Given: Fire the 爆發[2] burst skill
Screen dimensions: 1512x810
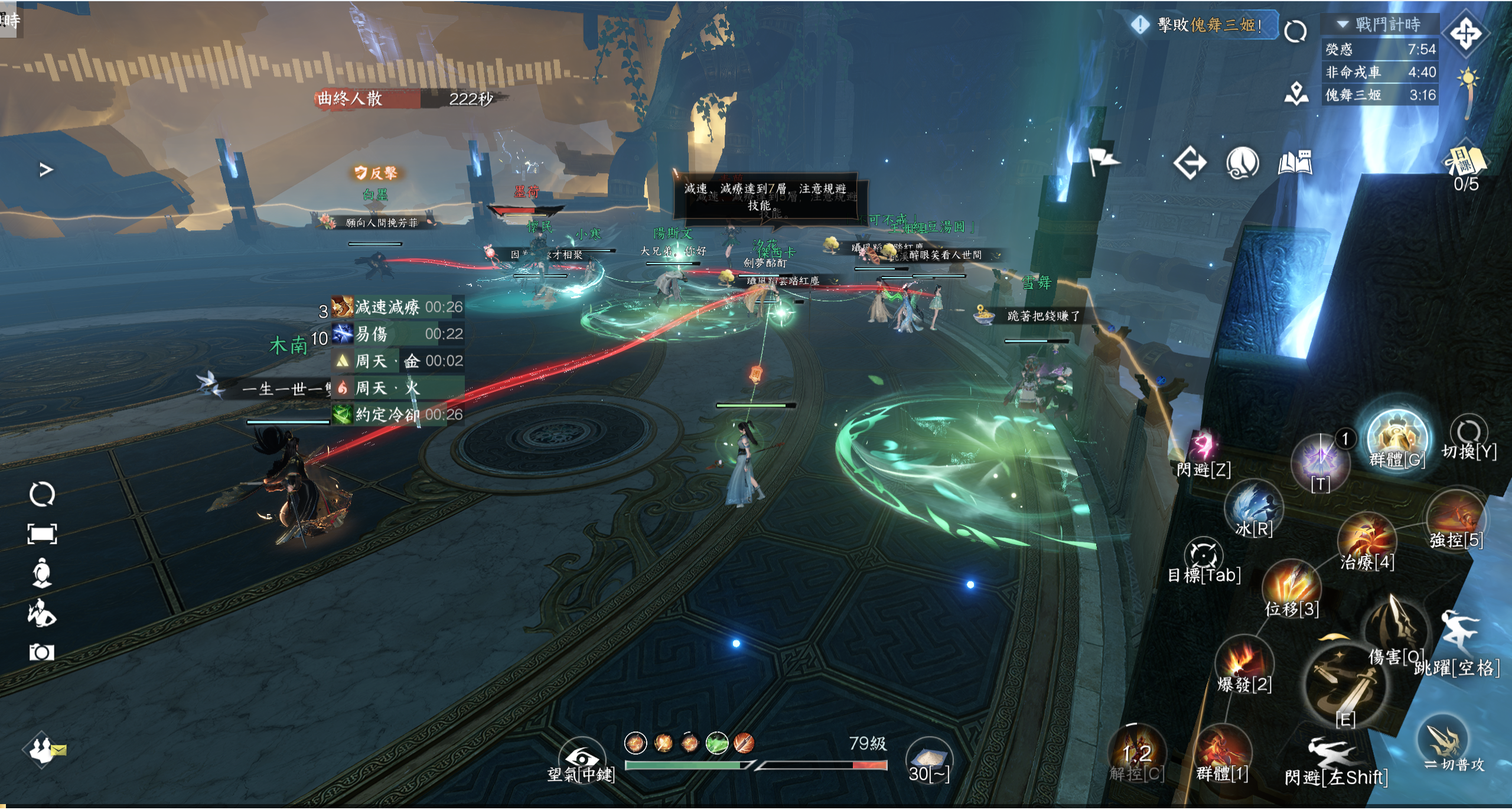Looking at the screenshot, I should coord(1244,663).
